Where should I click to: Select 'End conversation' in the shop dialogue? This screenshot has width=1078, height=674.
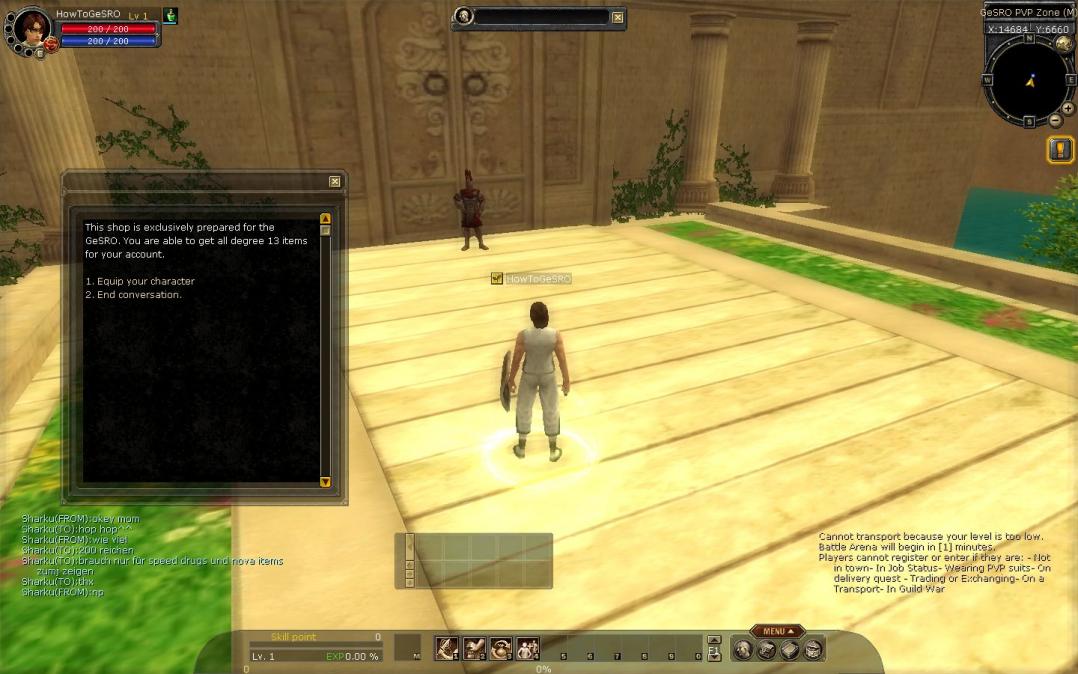[x=134, y=295]
